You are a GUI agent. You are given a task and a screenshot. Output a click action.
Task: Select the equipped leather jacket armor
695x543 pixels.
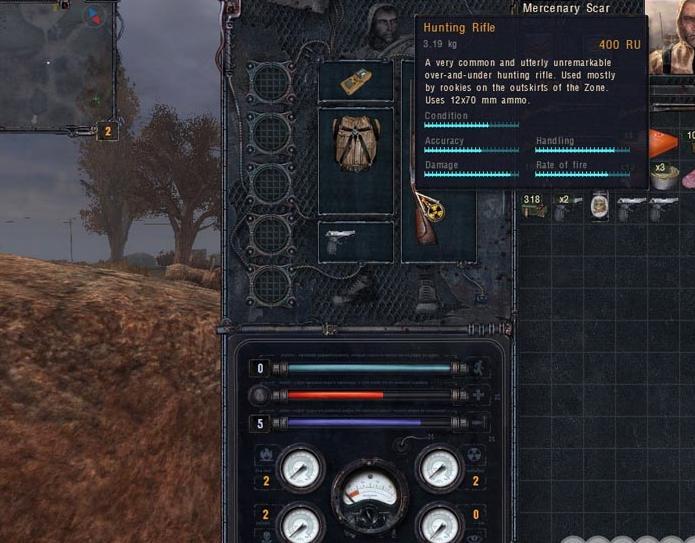355,147
